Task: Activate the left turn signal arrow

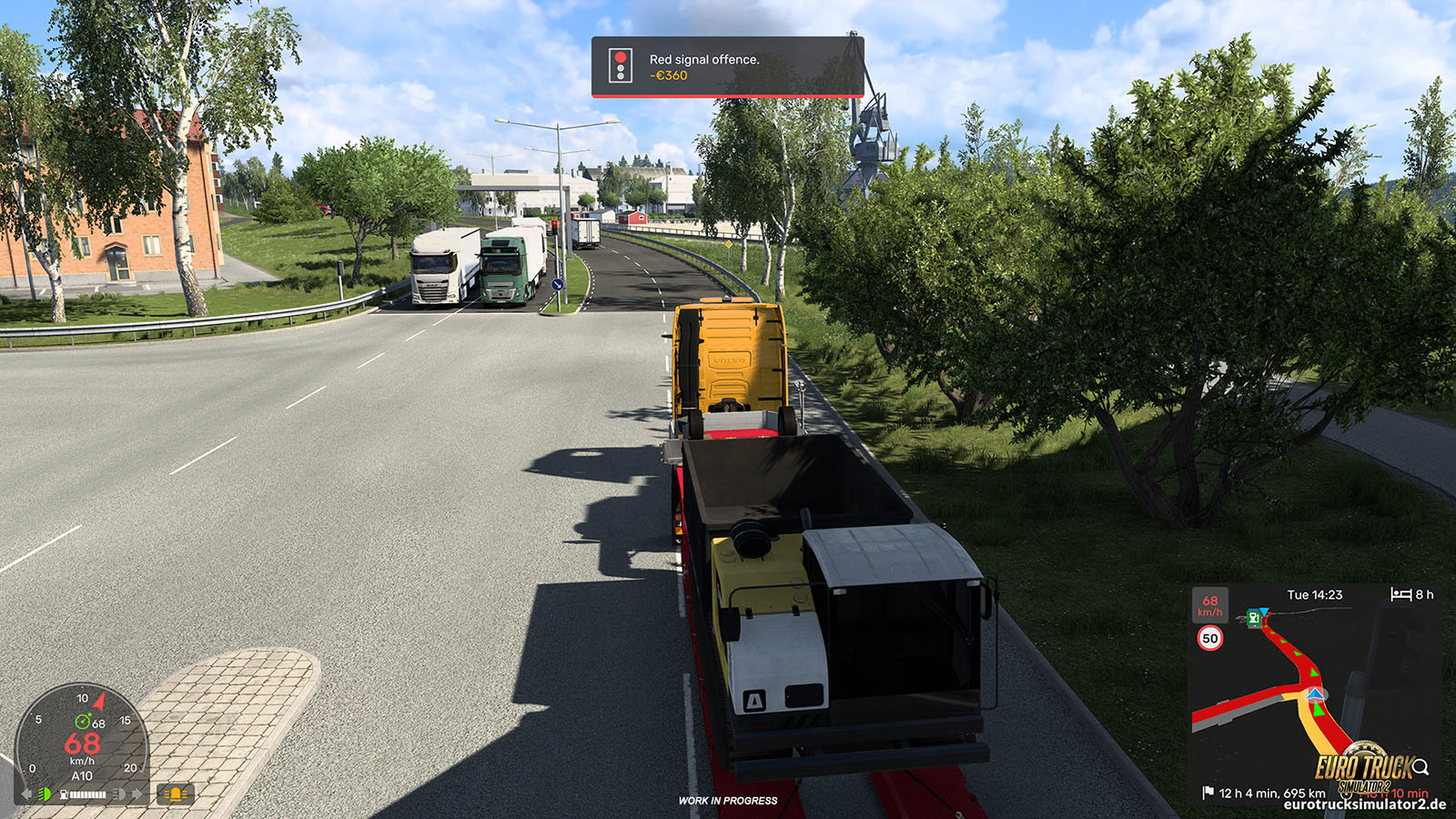Action: click(x=26, y=794)
